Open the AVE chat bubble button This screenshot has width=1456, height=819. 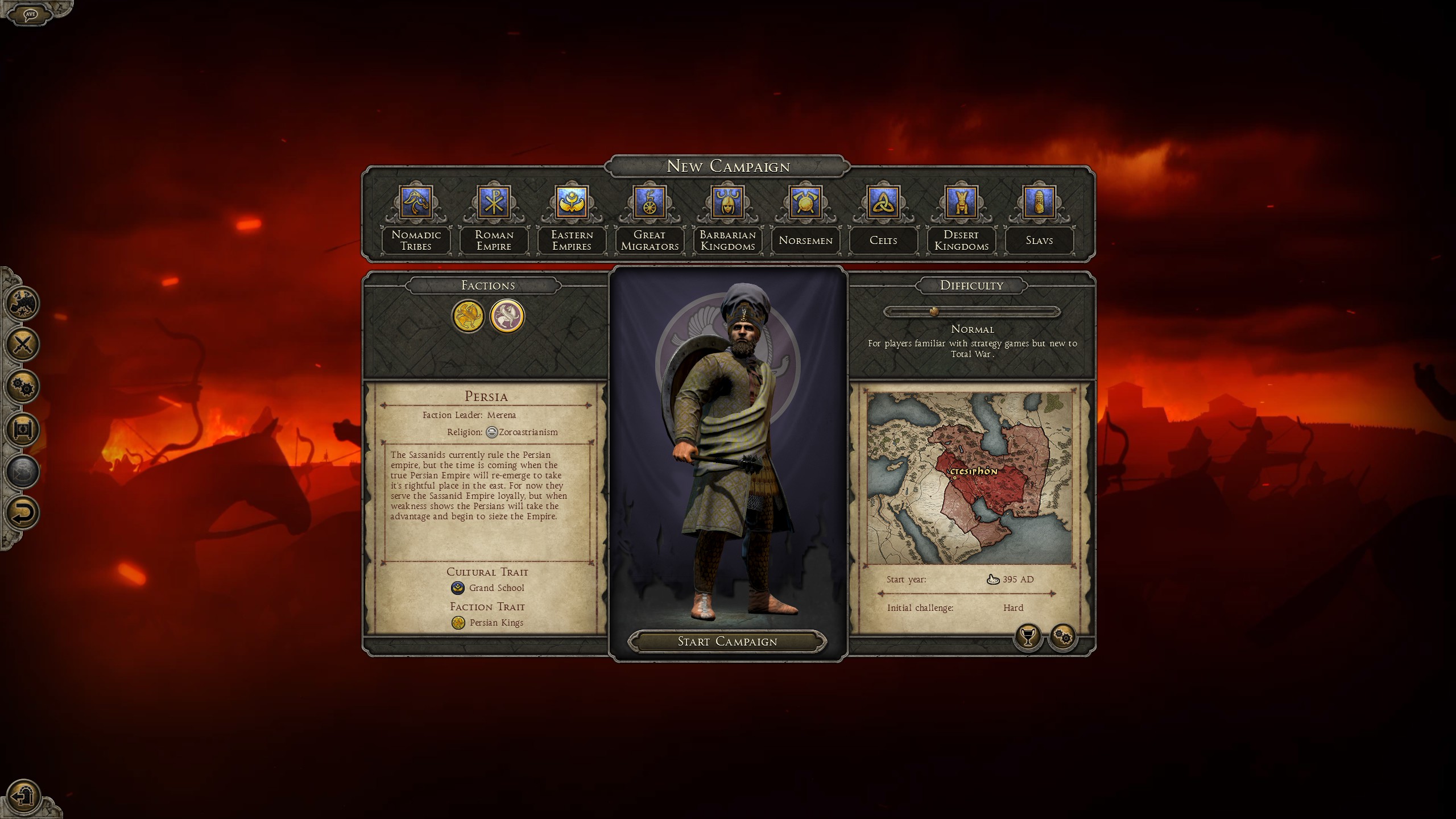[x=30, y=14]
